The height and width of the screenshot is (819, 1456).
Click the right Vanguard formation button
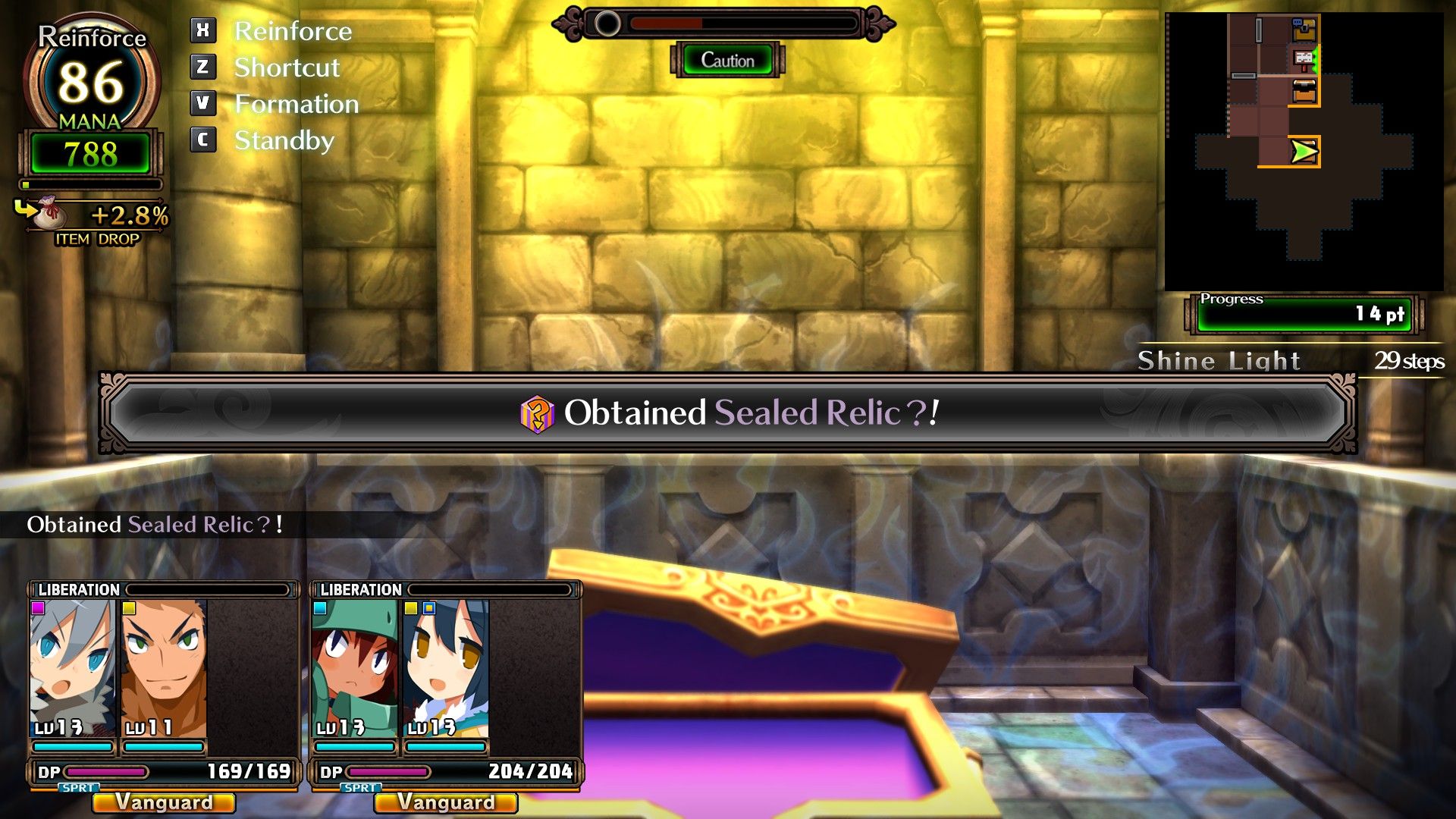coord(446,802)
